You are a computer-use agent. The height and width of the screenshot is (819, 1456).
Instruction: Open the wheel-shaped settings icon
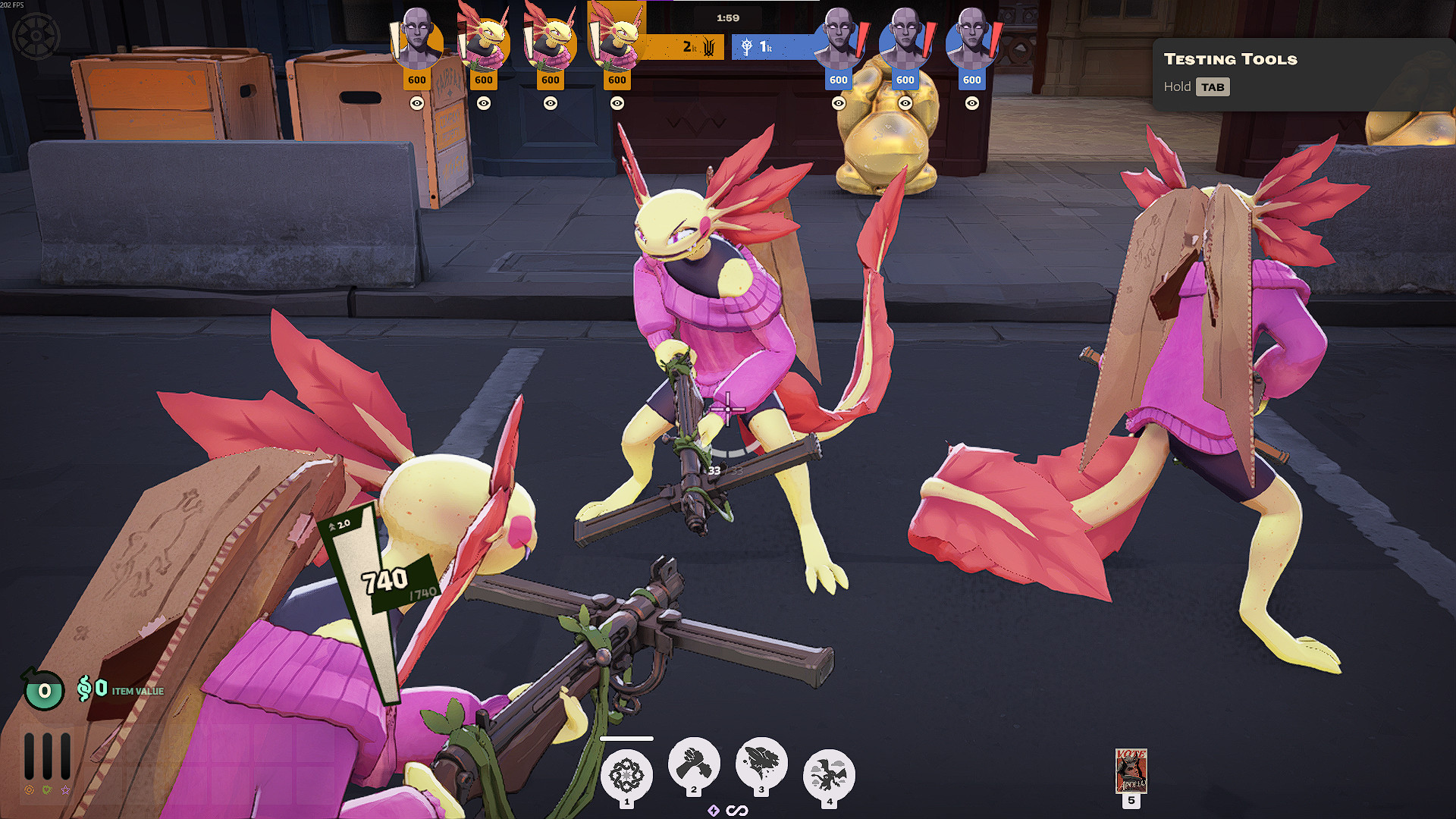tap(36, 36)
